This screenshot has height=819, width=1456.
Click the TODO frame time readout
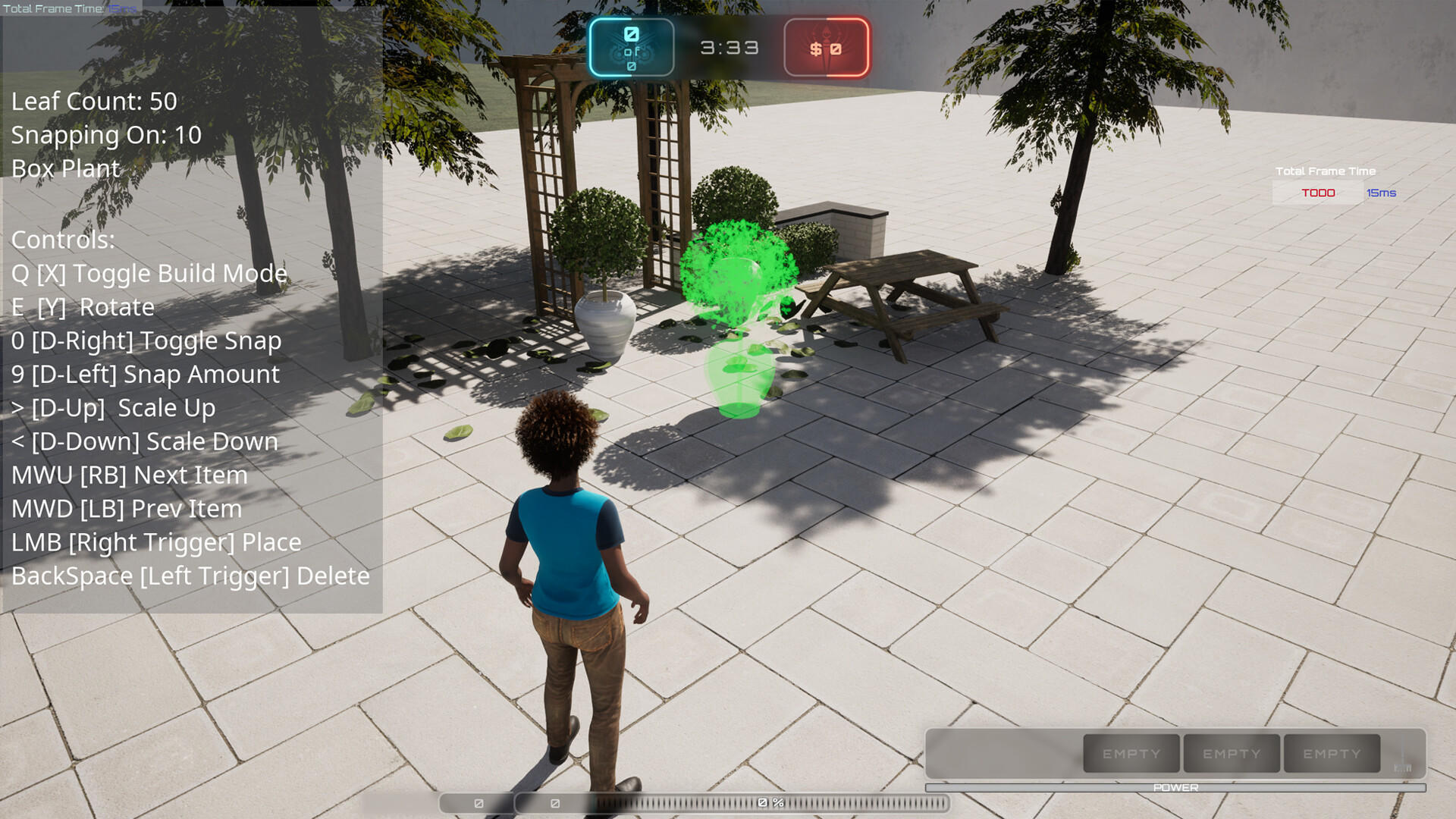1317,193
